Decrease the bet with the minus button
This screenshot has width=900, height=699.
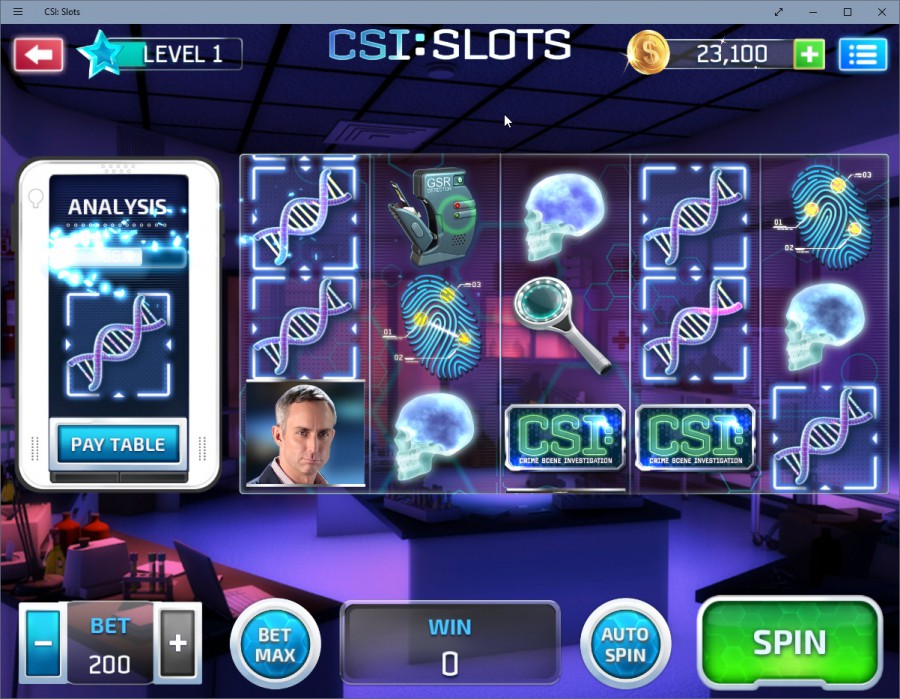click(x=43, y=642)
